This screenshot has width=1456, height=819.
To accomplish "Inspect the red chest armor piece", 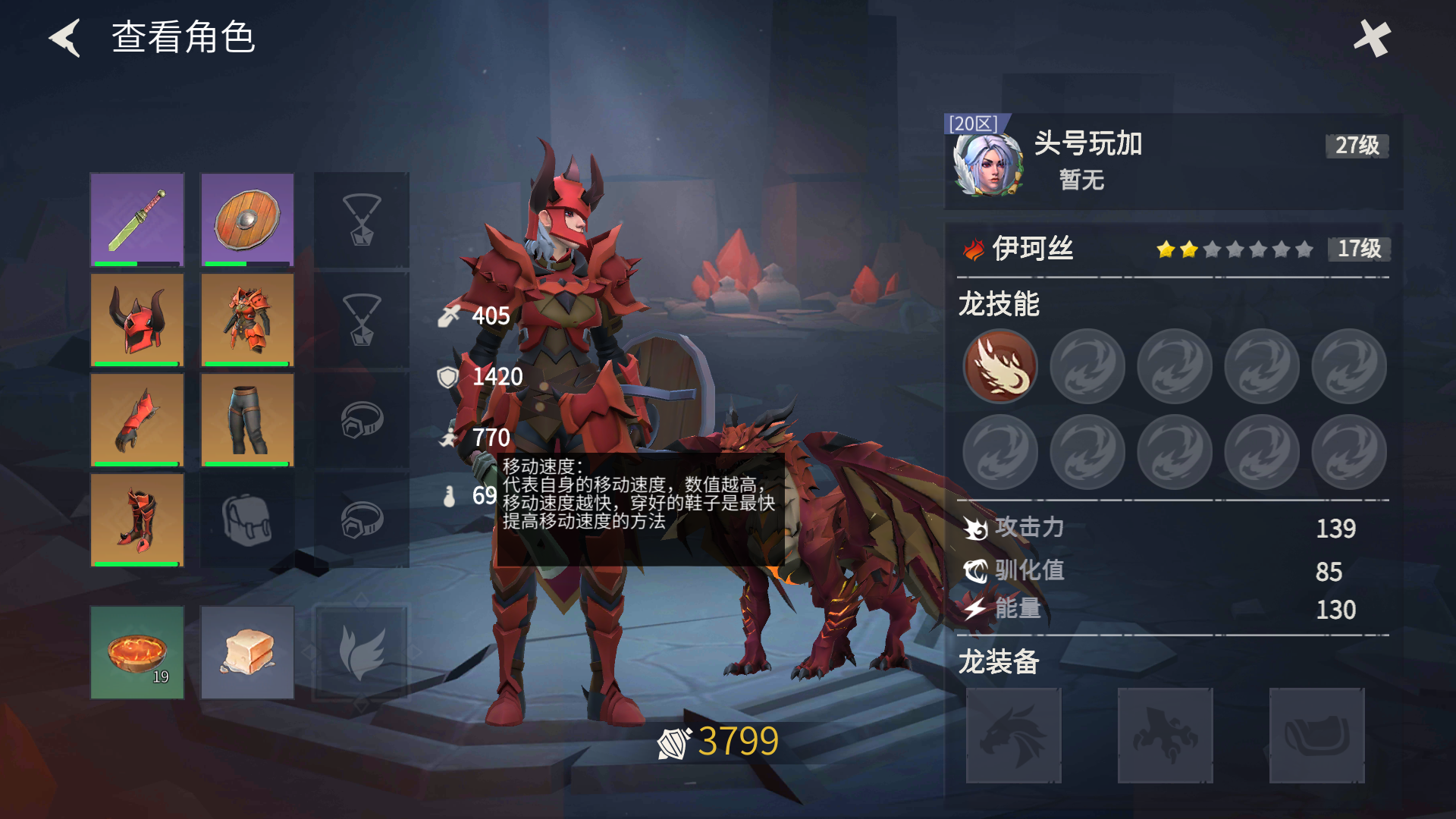I will click(x=246, y=320).
